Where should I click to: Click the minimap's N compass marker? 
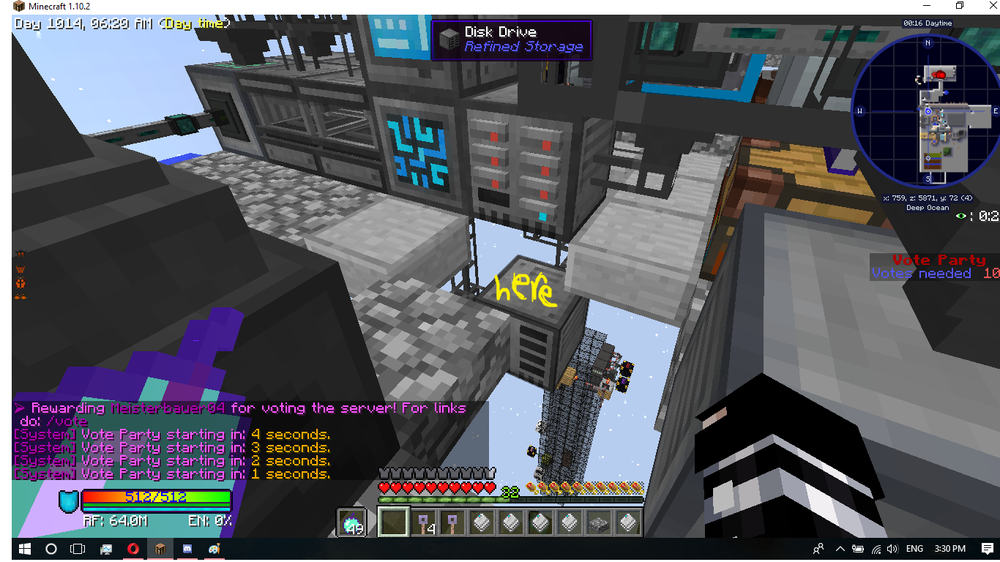927,43
